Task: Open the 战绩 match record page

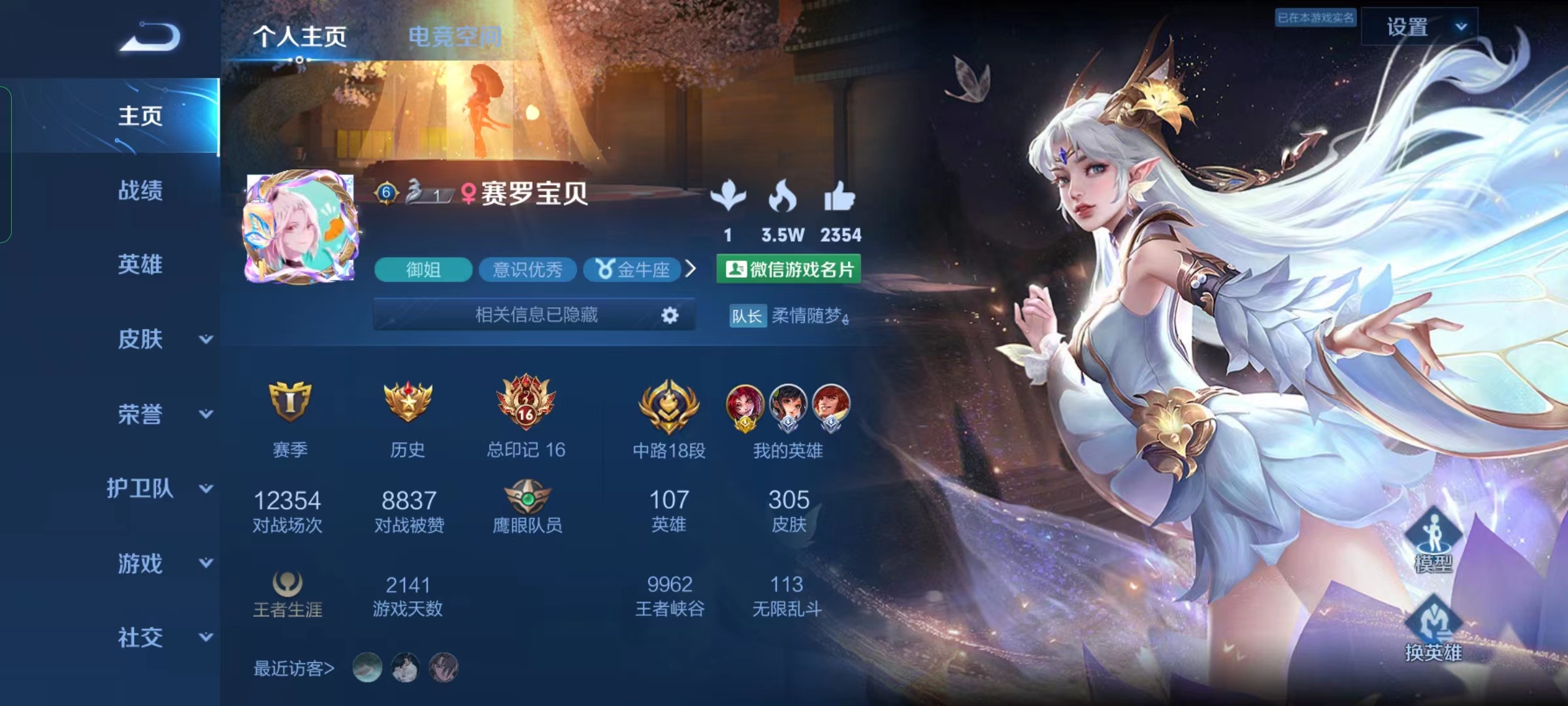Action: (140, 191)
